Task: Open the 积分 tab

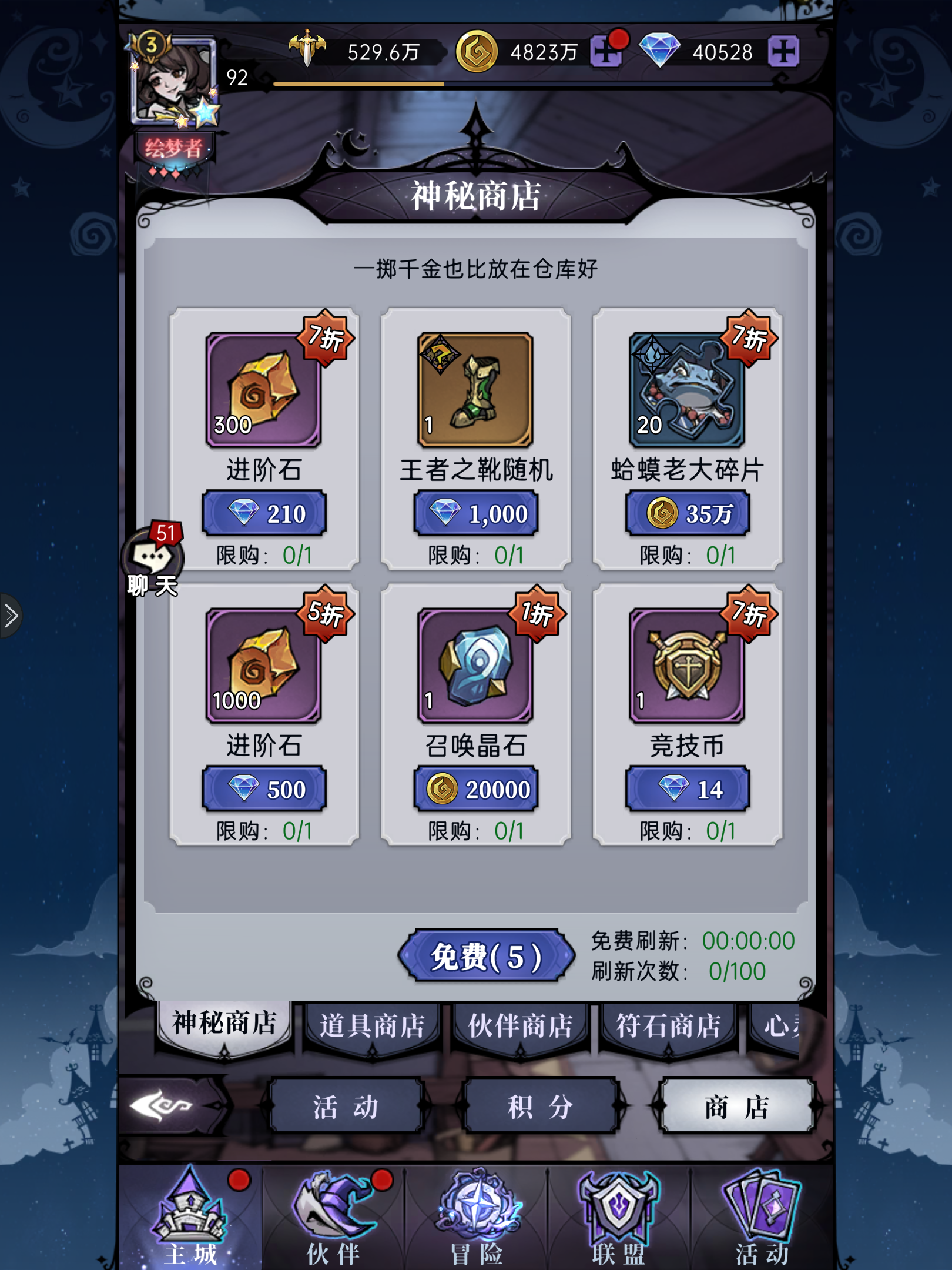Action: point(539,1105)
